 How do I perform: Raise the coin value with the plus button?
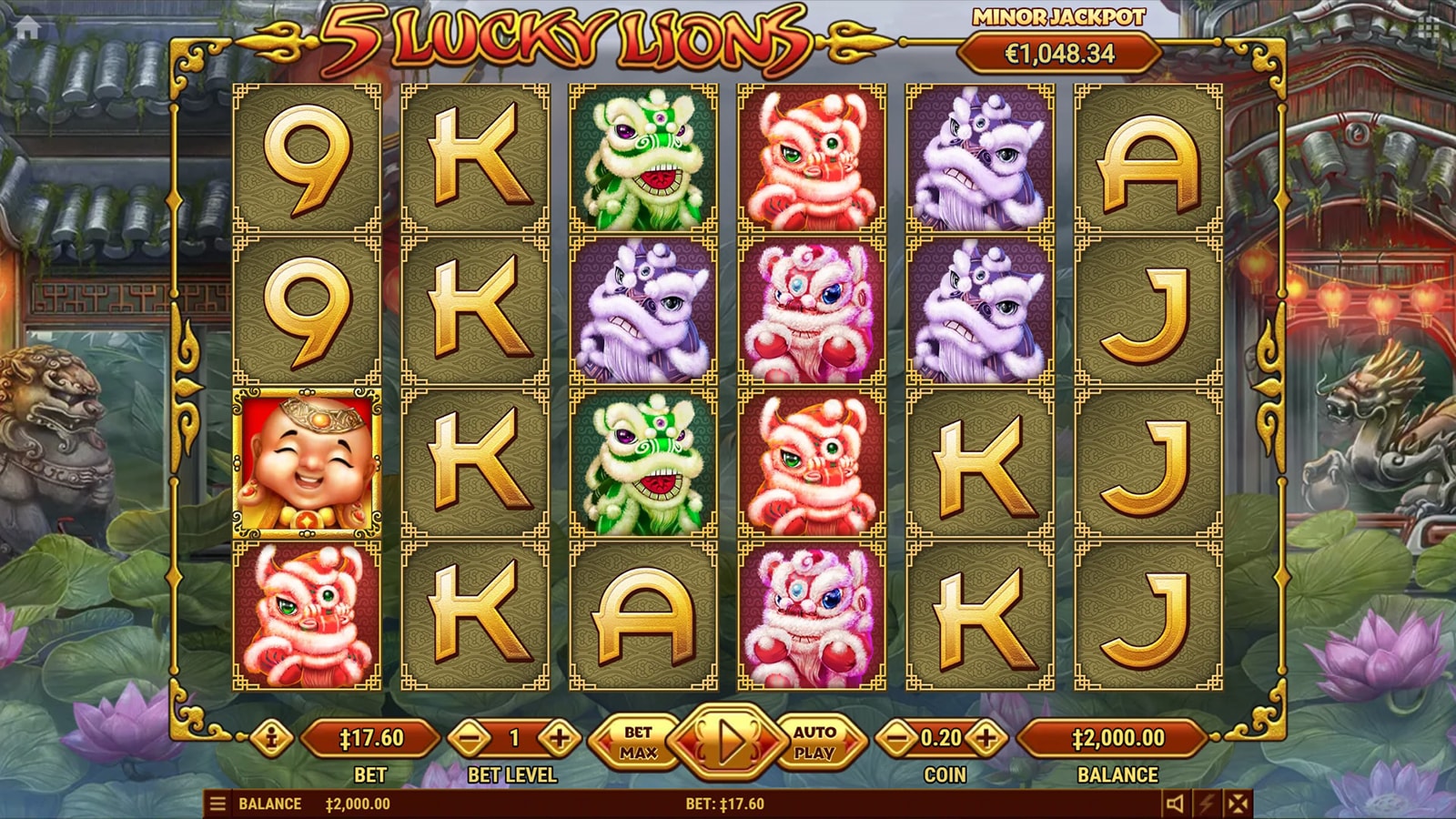click(x=986, y=738)
